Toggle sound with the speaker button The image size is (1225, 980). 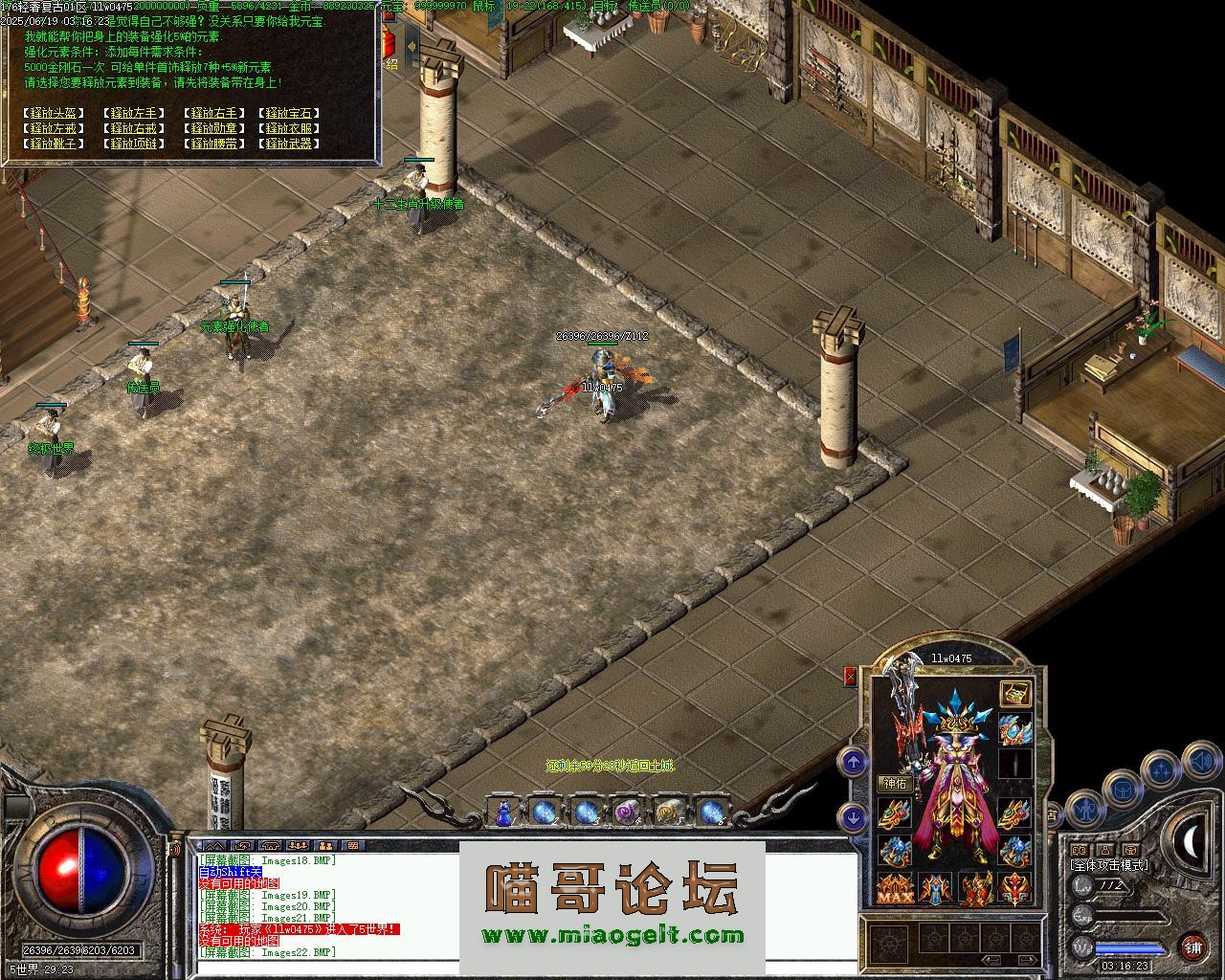coord(1200,762)
